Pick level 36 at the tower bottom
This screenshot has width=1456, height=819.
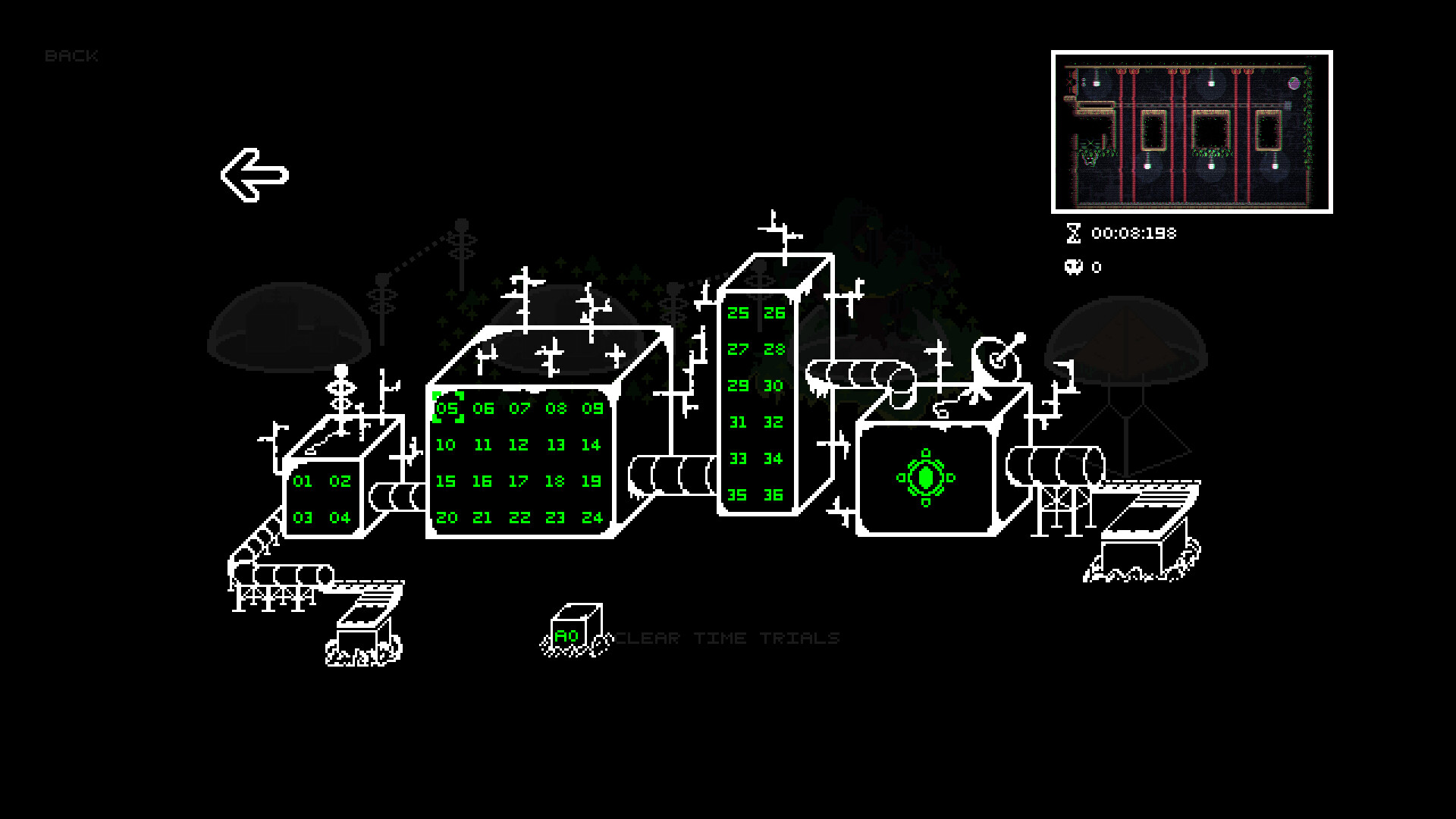pos(773,495)
